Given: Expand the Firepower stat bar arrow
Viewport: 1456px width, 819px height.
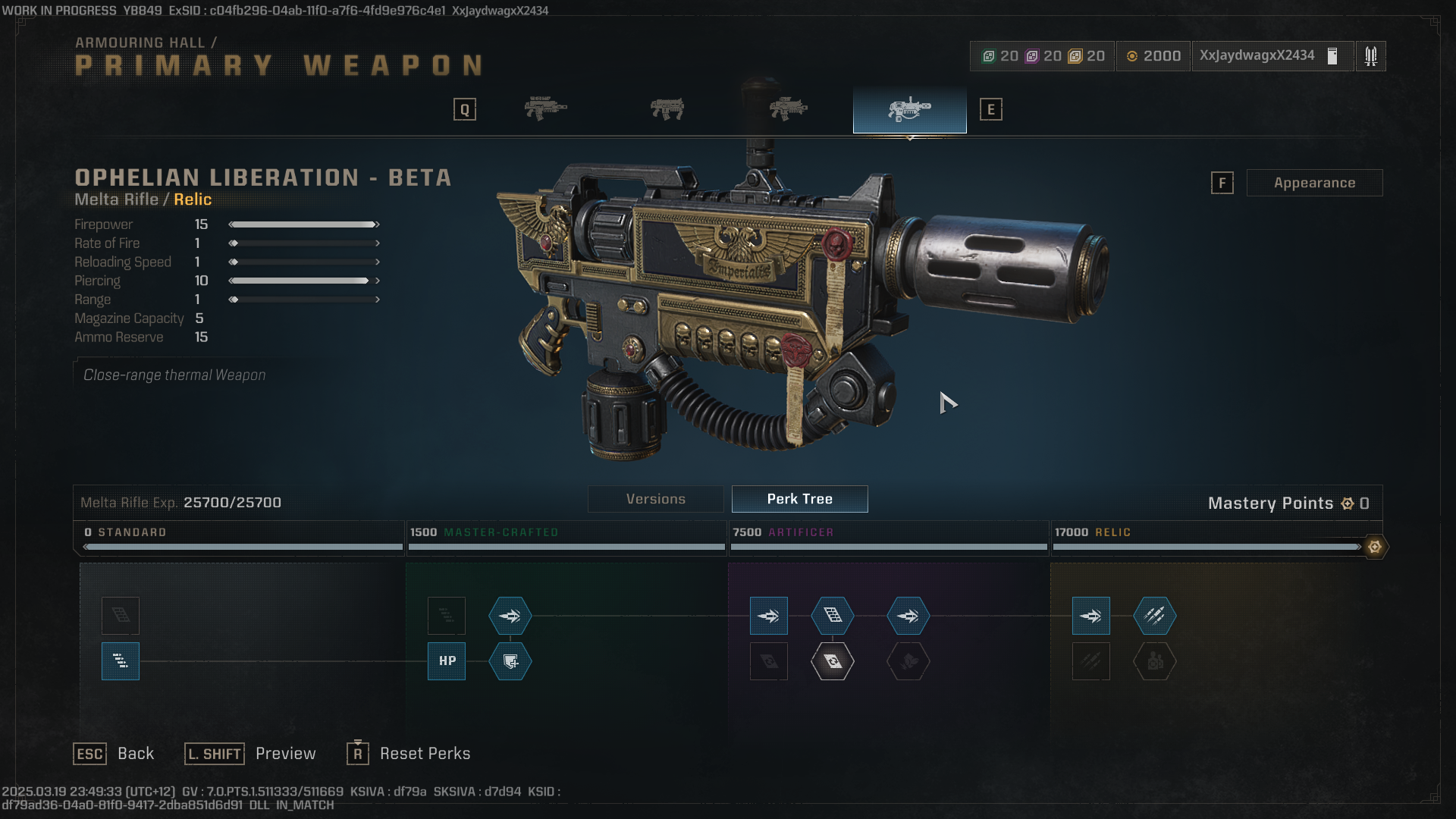Looking at the screenshot, I should [376, 224].
